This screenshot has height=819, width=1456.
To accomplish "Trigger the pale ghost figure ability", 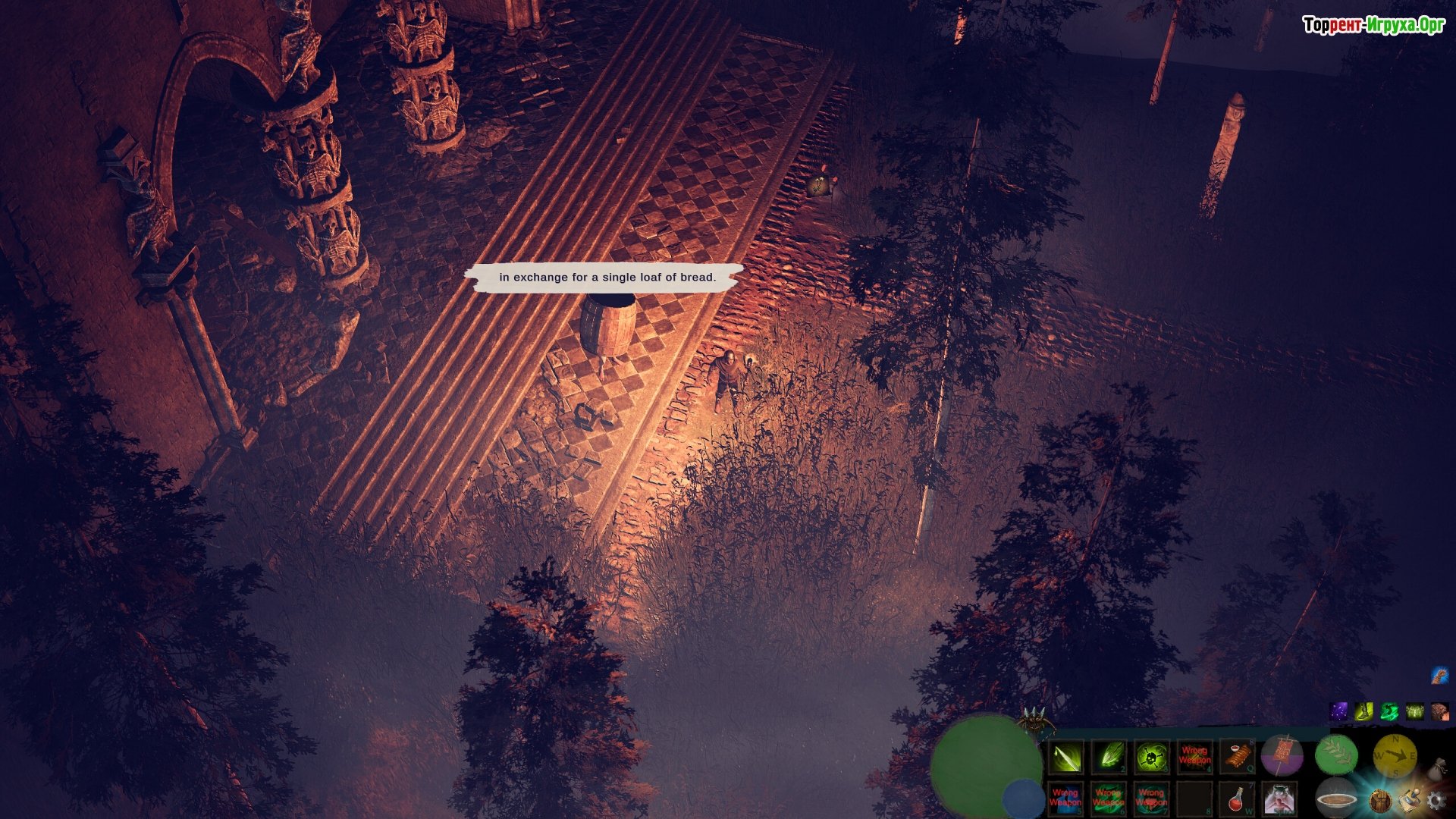I will tap(1279, 799).
